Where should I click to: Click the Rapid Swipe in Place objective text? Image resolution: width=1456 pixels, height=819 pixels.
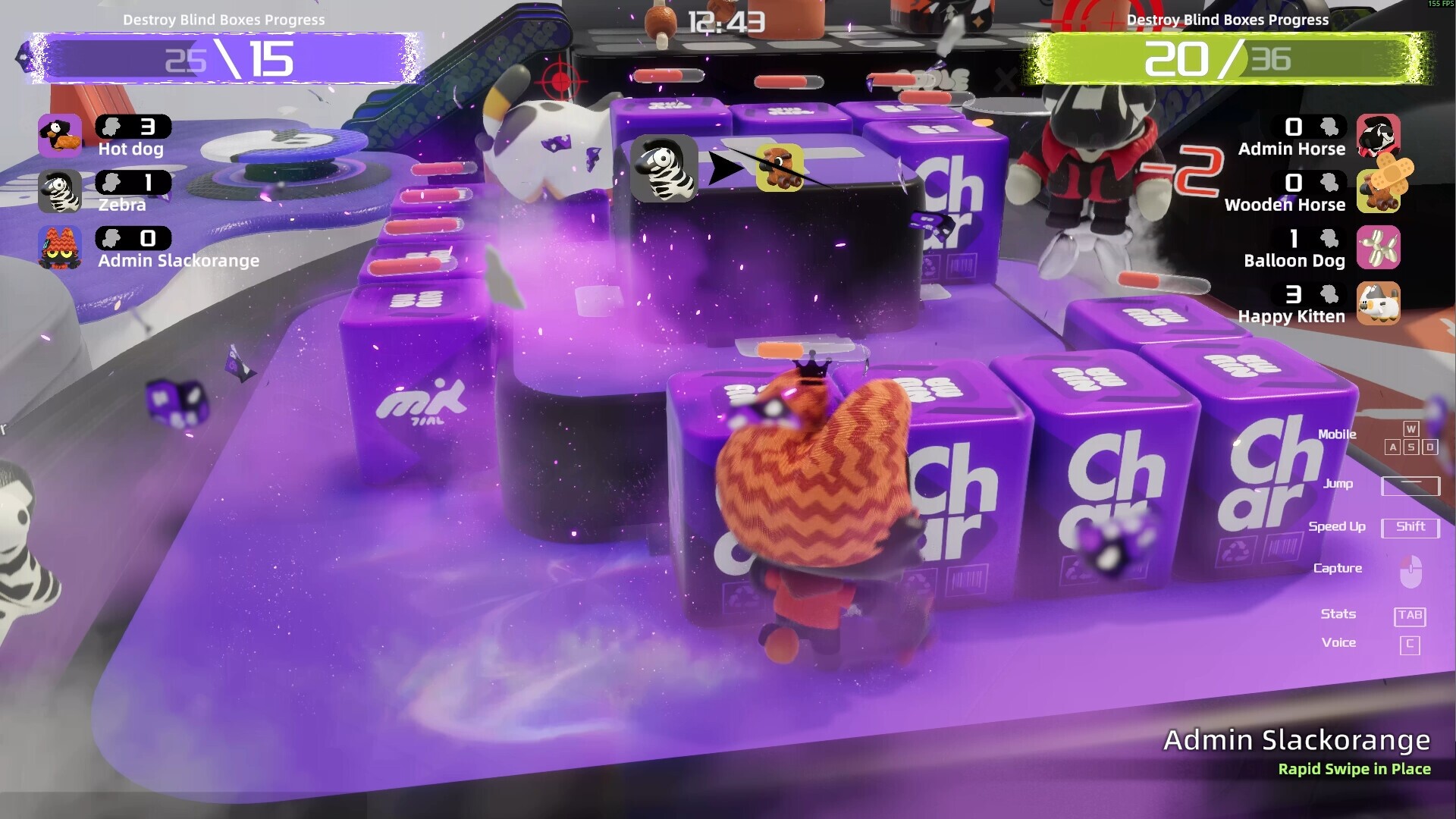click(x=1354, y=768)
